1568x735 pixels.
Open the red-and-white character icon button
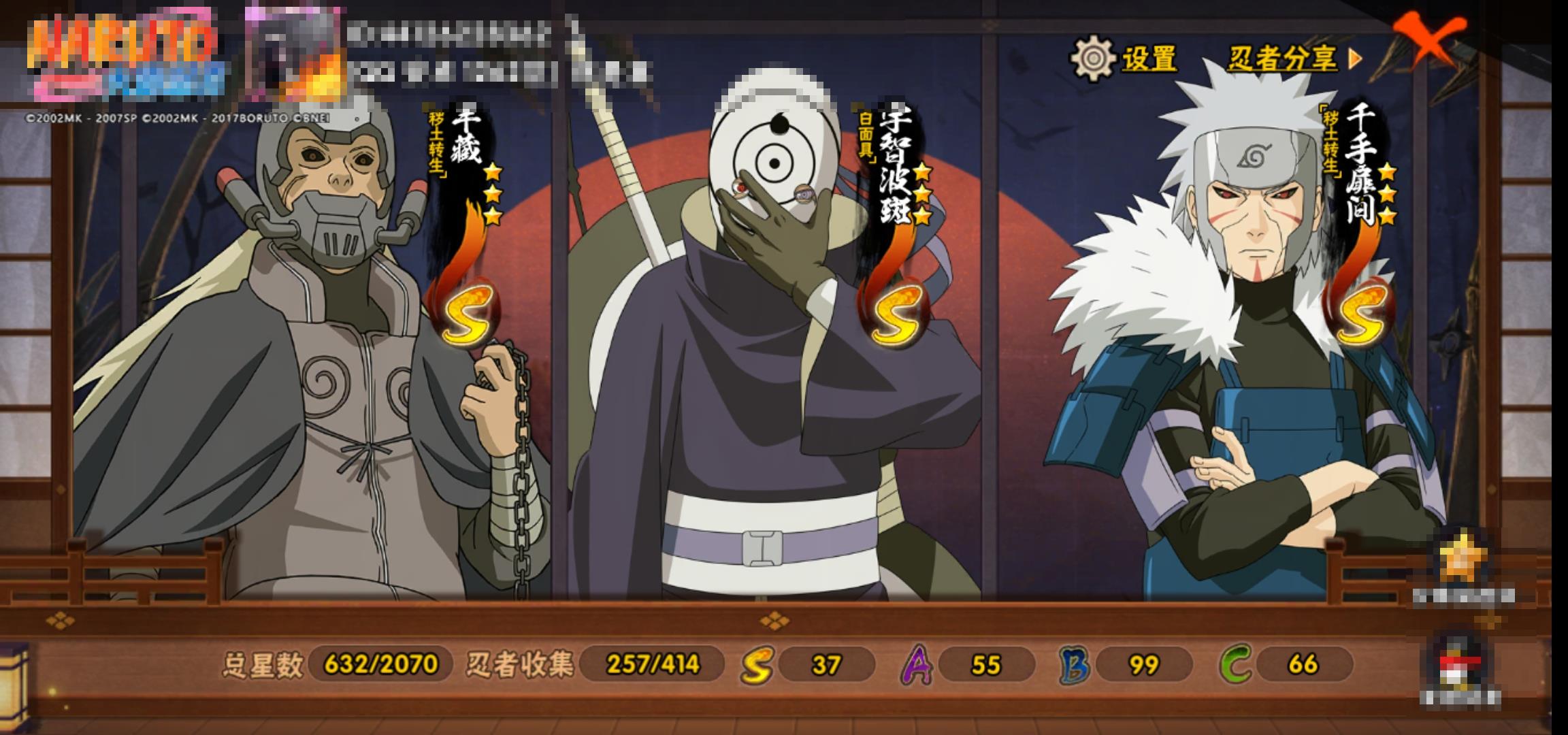coord(1460,664)
